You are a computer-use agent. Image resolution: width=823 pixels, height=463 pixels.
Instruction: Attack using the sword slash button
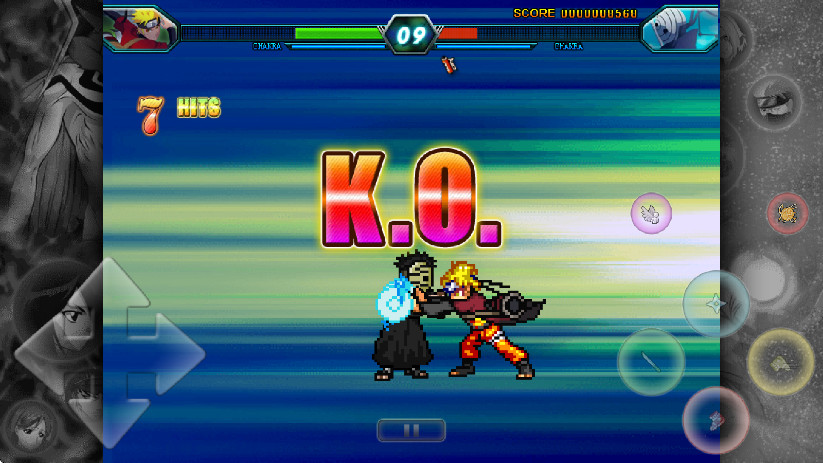point(651,362)
